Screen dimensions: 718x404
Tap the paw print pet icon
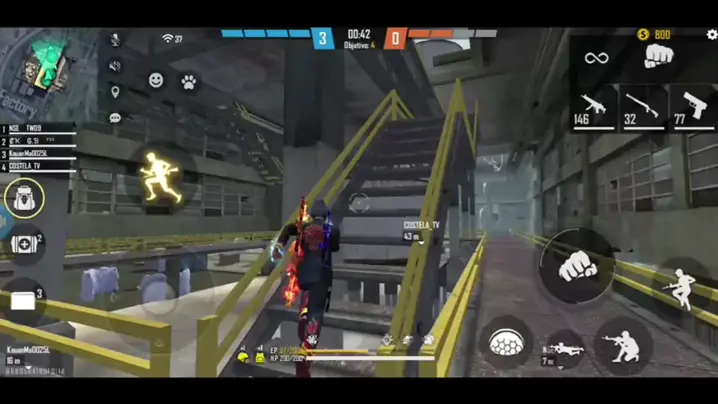(188, 83)
